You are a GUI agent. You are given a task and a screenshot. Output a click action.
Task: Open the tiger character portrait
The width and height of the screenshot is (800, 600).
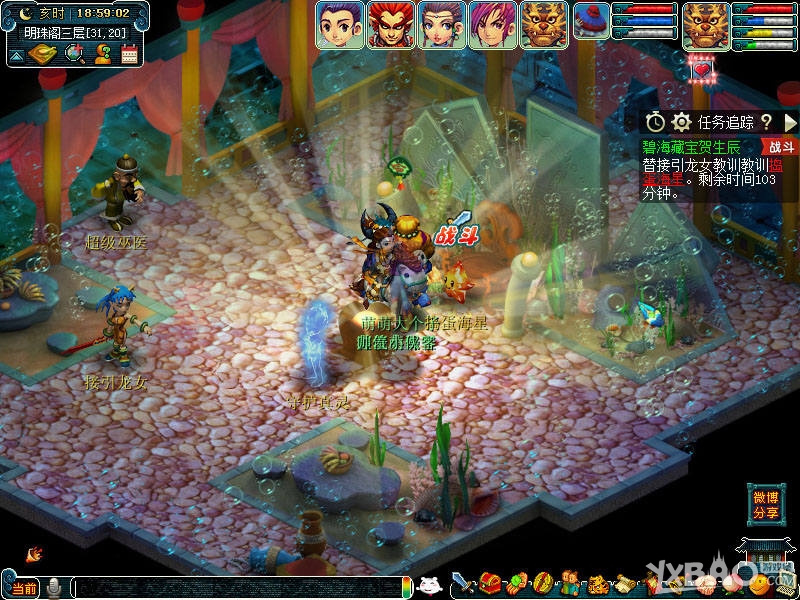tap(706, 25)
